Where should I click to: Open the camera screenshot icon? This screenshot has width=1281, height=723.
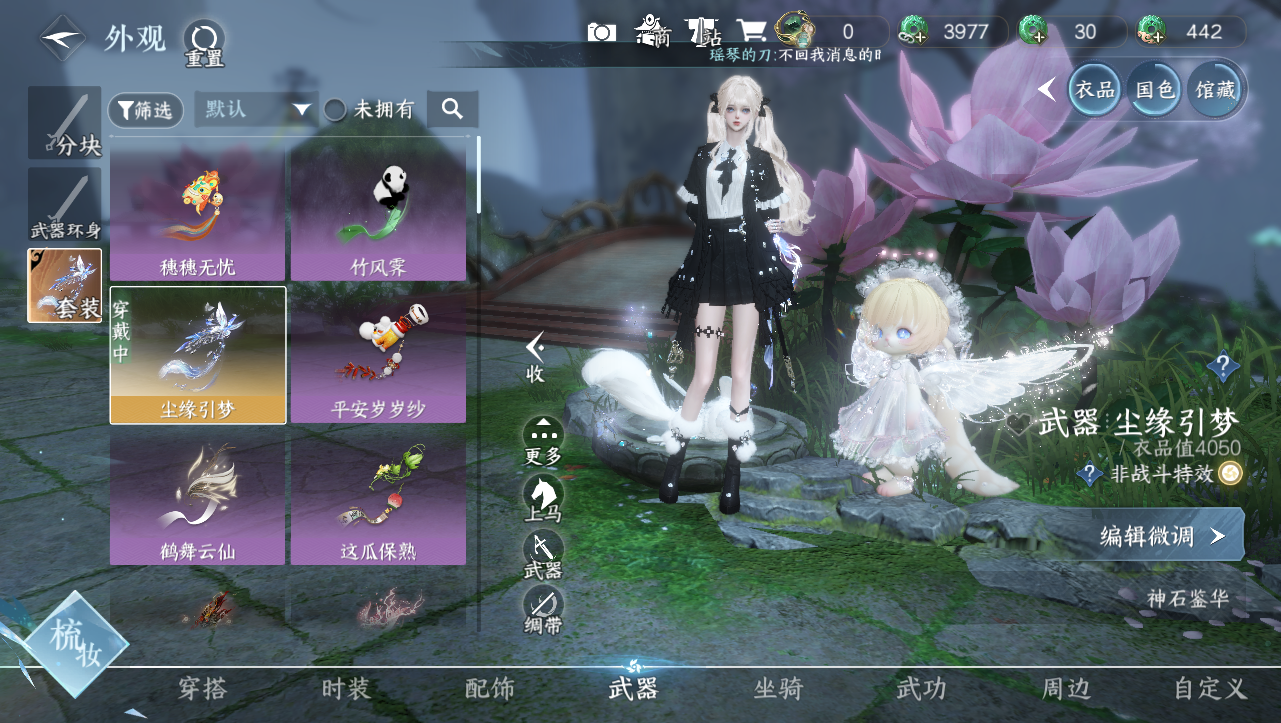(602, 32)
